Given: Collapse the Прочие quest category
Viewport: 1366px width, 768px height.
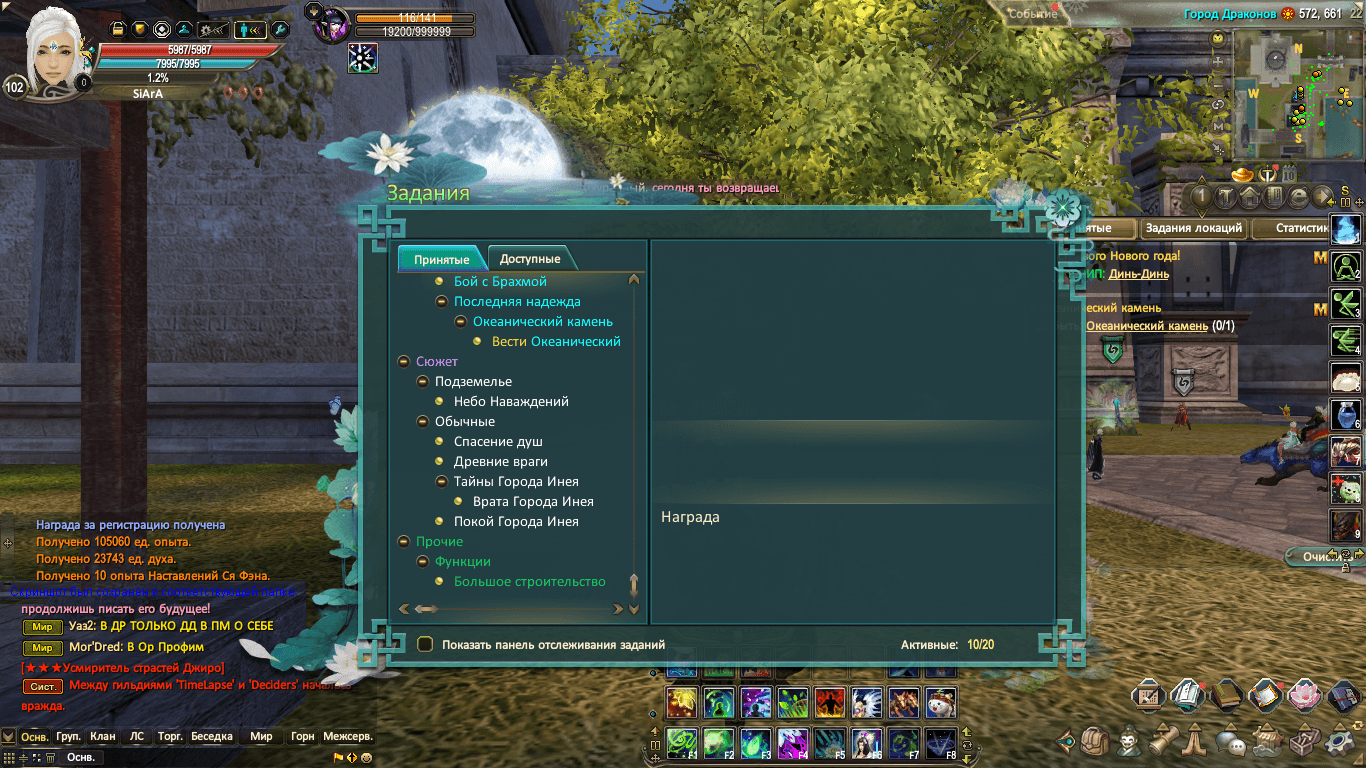Looking at the screenshot, I should [404, 541].
